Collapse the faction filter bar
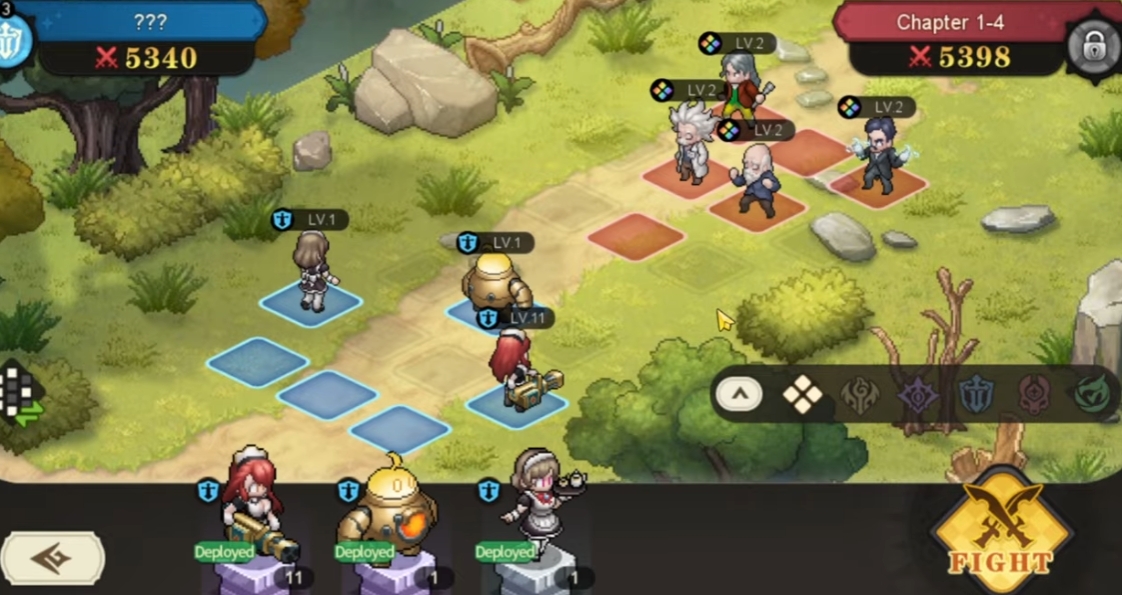The image size is (1122, 595). 739,394
